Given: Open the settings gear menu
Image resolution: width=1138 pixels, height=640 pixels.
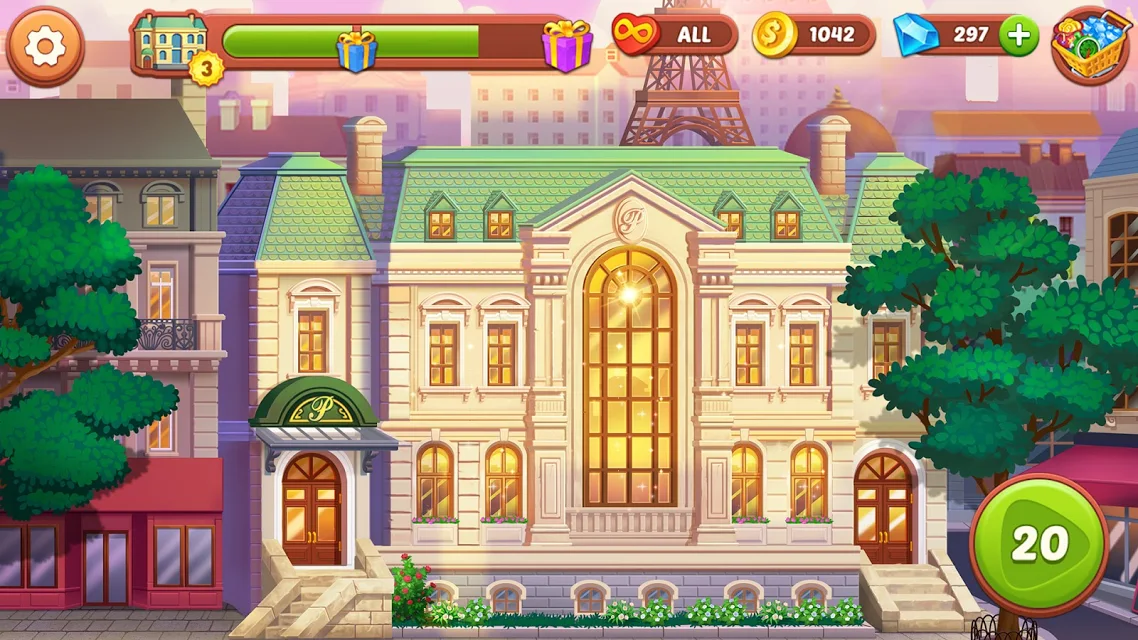Looking at the screenshot, I should [x=45, y=47].
